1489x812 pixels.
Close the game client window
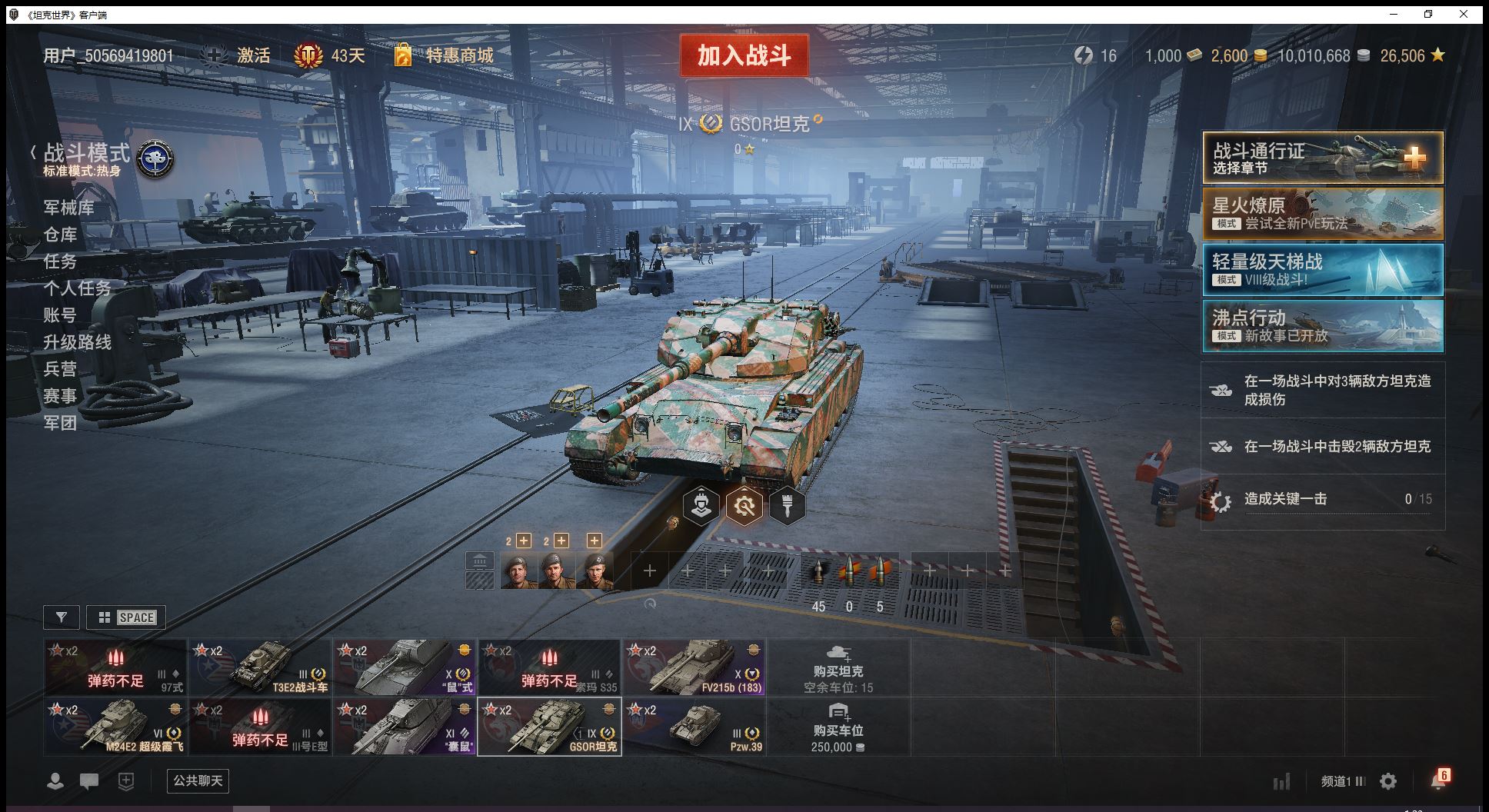point(1464,14)
